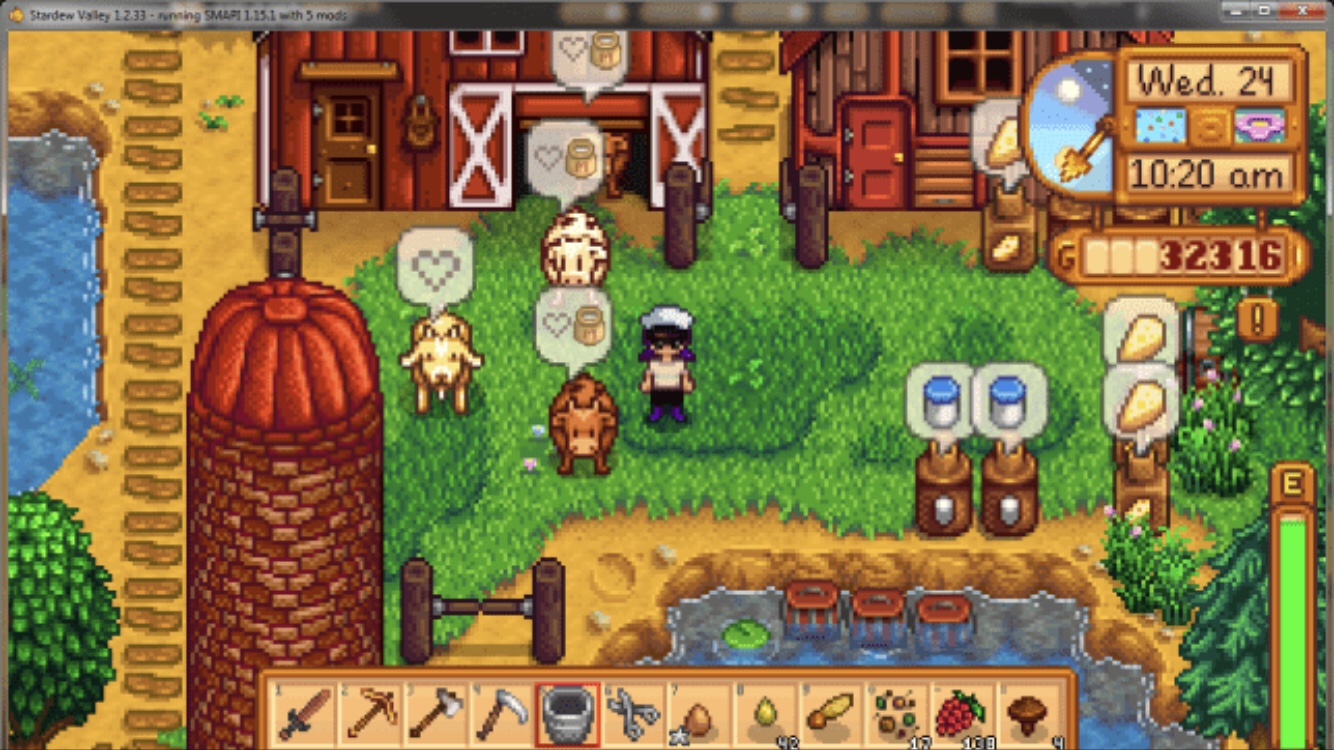Screen dimensions: 1334x750
Task: Pick the shears from the toolbar
Action: [x=634, y=714]
